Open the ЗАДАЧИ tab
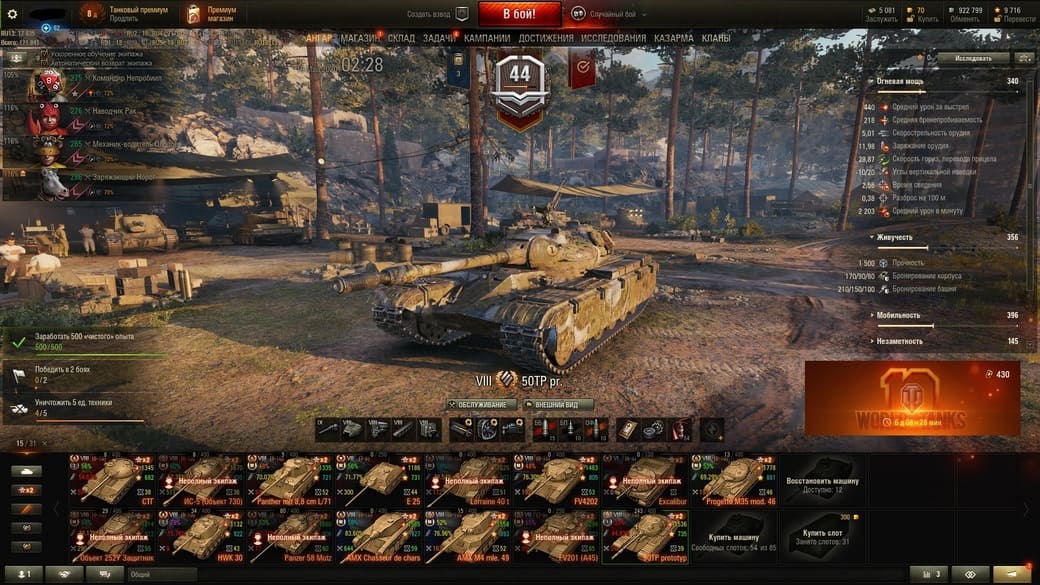This screenshot has height=585, width=1040. 438,38
